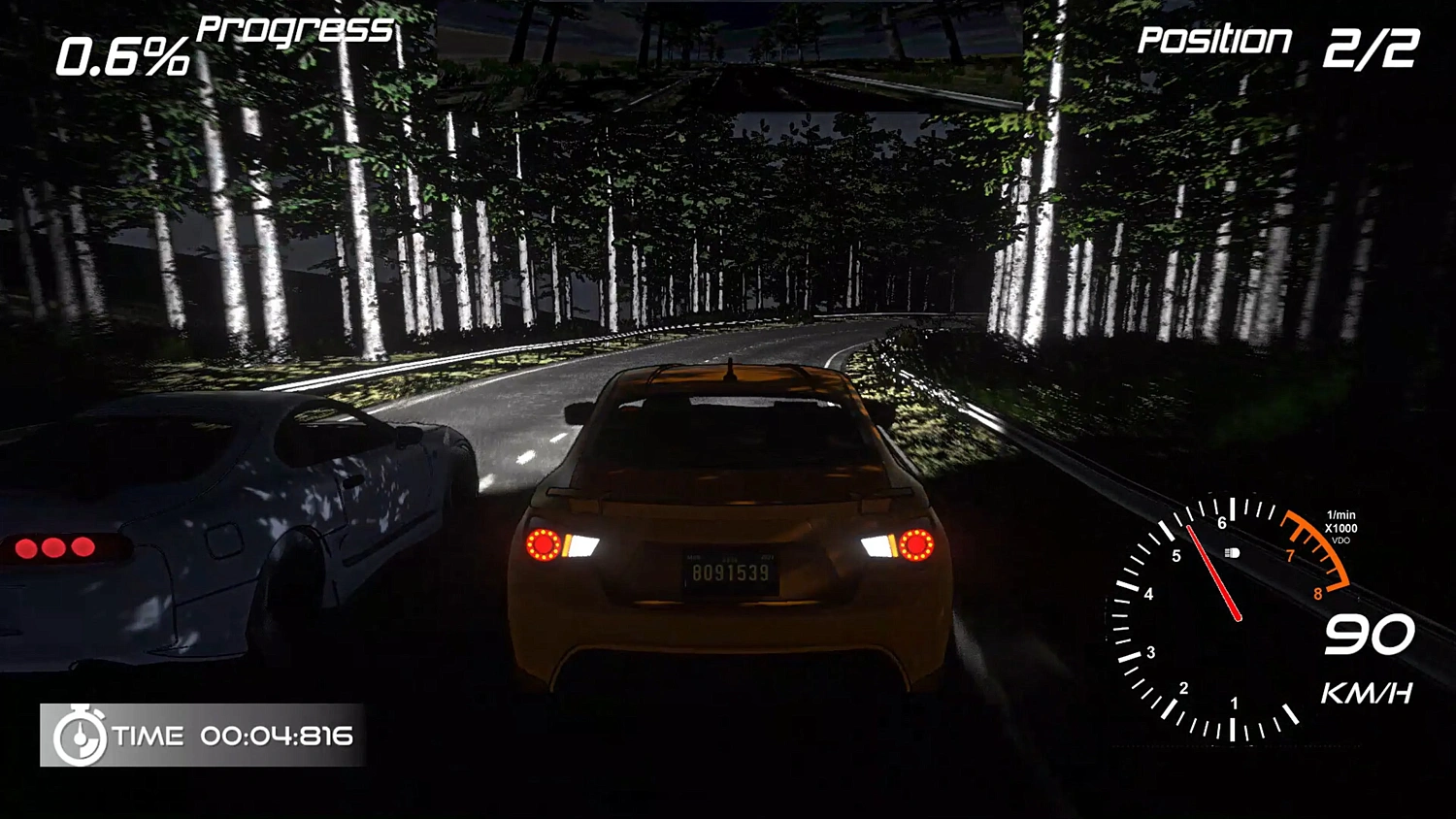Click the license plate 8091539 on the yellow car
1456x819 pixels.
pyautogui.click(x=730, y=573)
